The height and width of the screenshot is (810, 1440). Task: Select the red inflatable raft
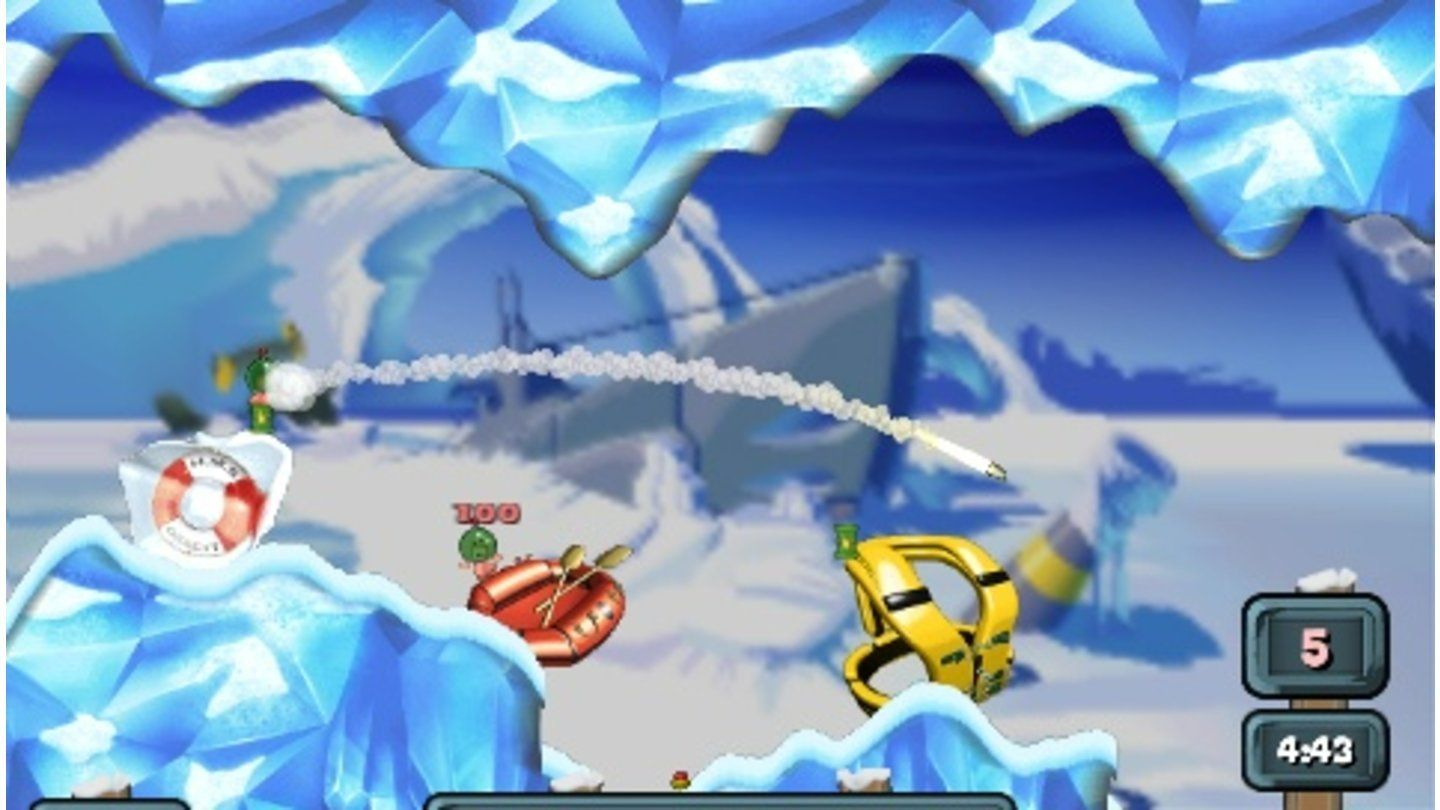coord(545,610)
